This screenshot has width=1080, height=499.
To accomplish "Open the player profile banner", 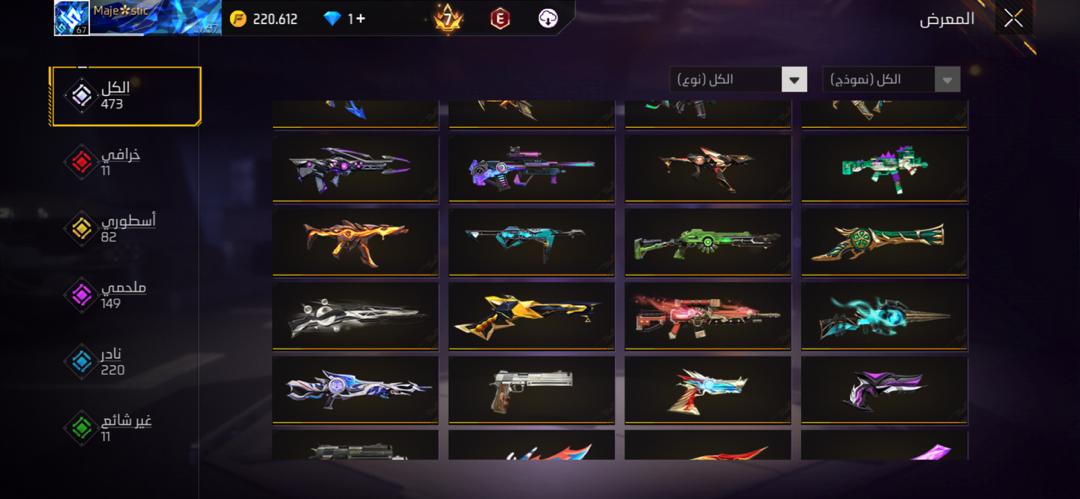I will (x=137, y=18).
